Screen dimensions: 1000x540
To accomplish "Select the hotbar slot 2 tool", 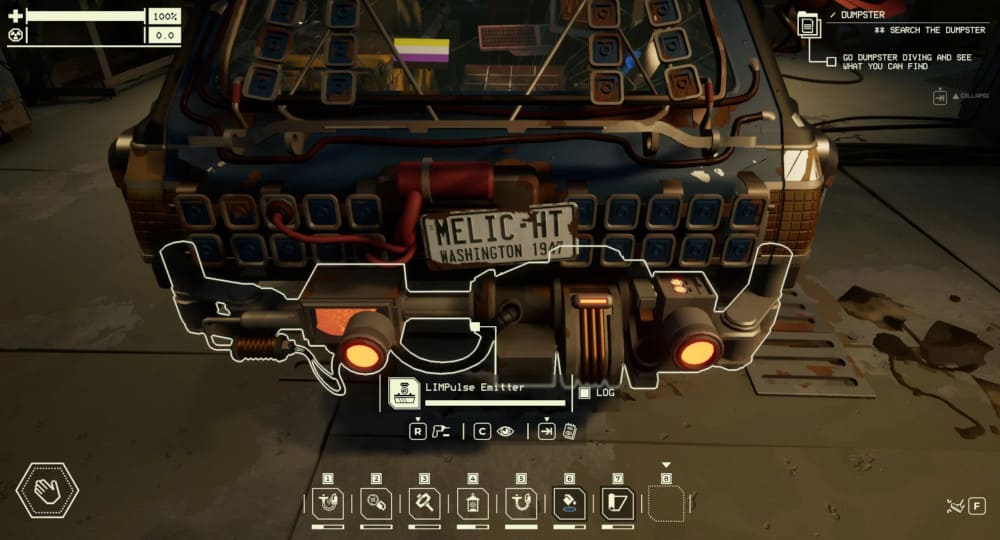I will click(376, 504).
